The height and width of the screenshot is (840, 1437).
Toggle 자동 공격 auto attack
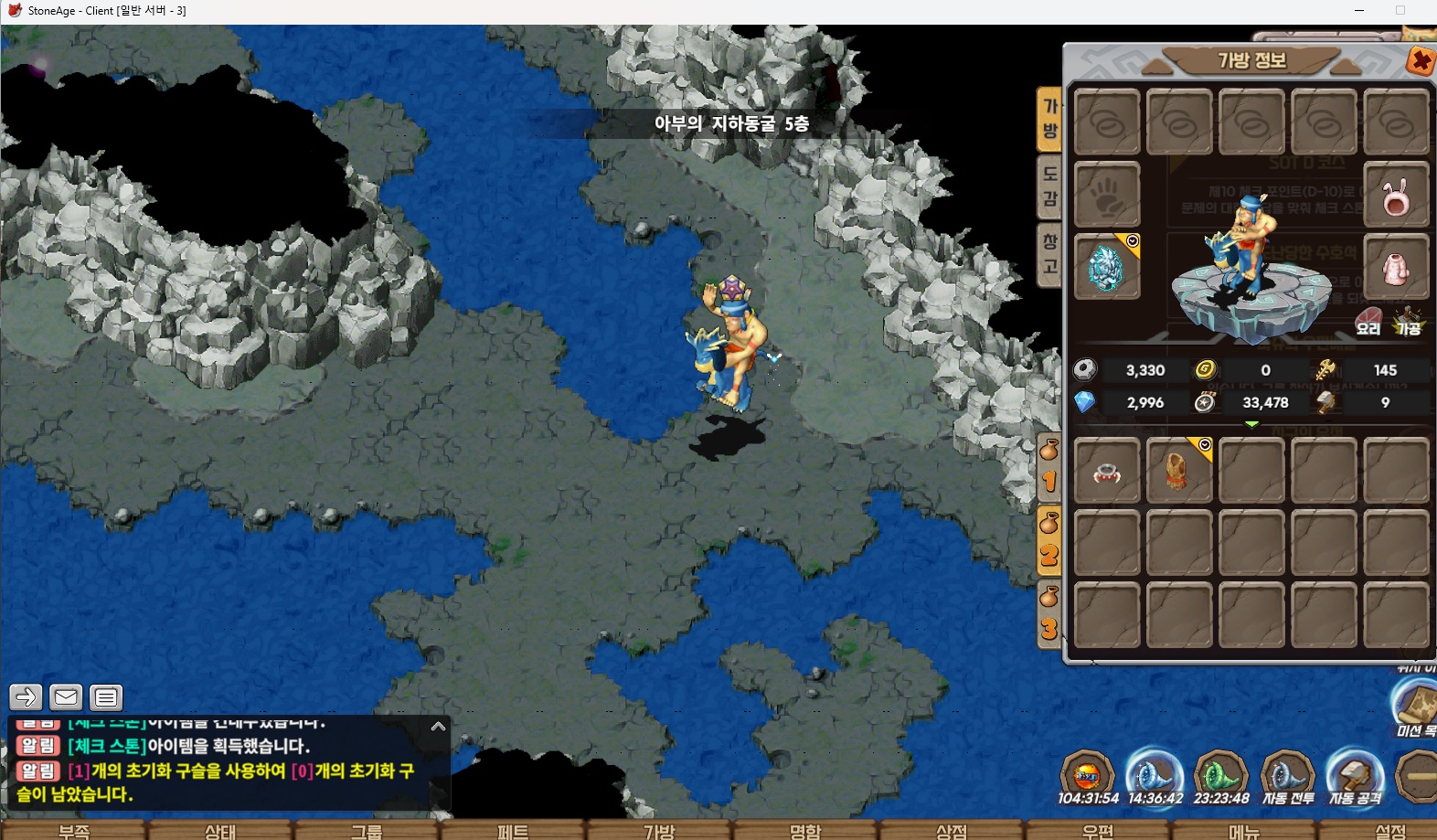tap(1355, 779)
